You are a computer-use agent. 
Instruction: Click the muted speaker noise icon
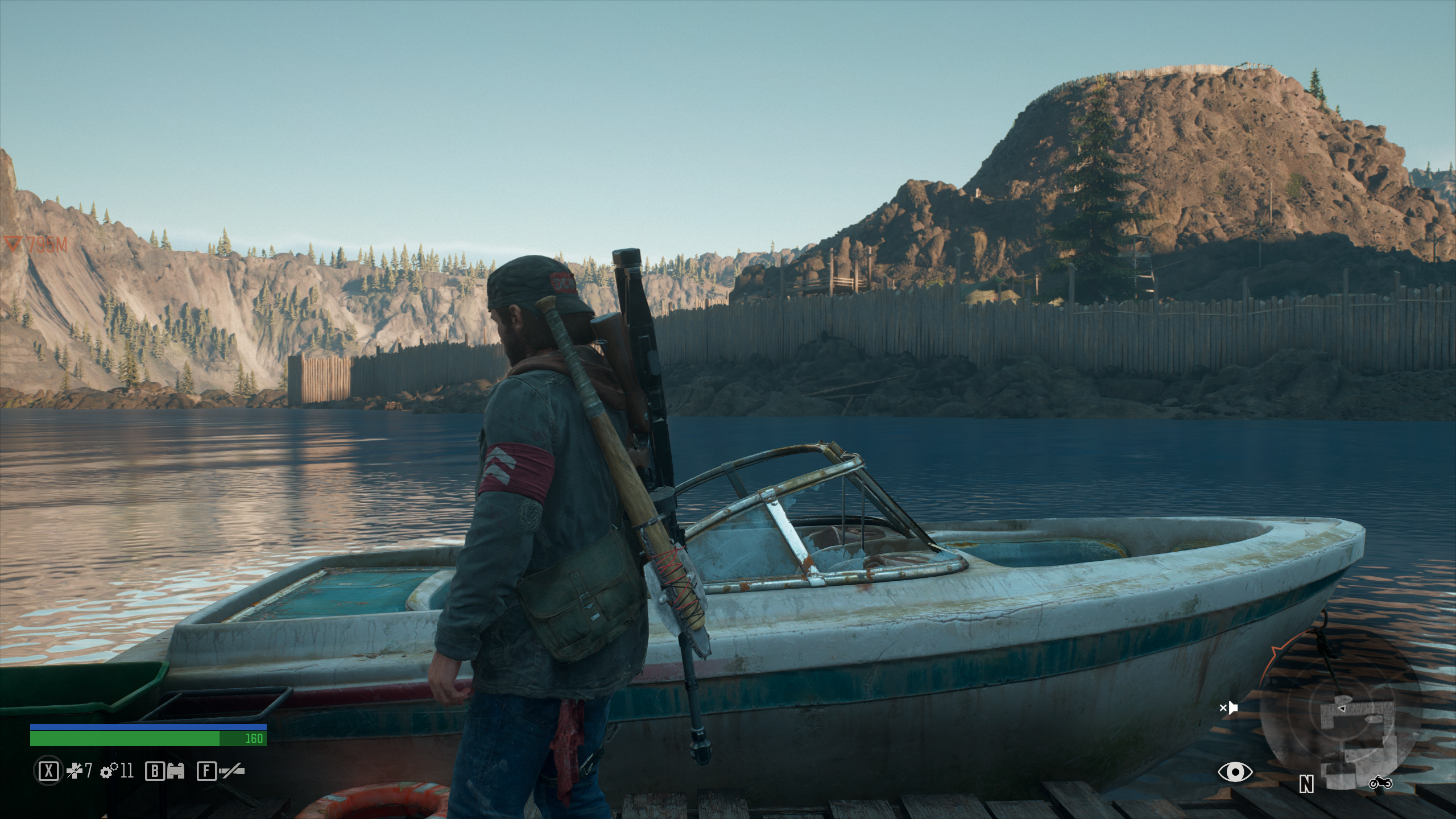pyautogui.click(x=1229, y=708)
